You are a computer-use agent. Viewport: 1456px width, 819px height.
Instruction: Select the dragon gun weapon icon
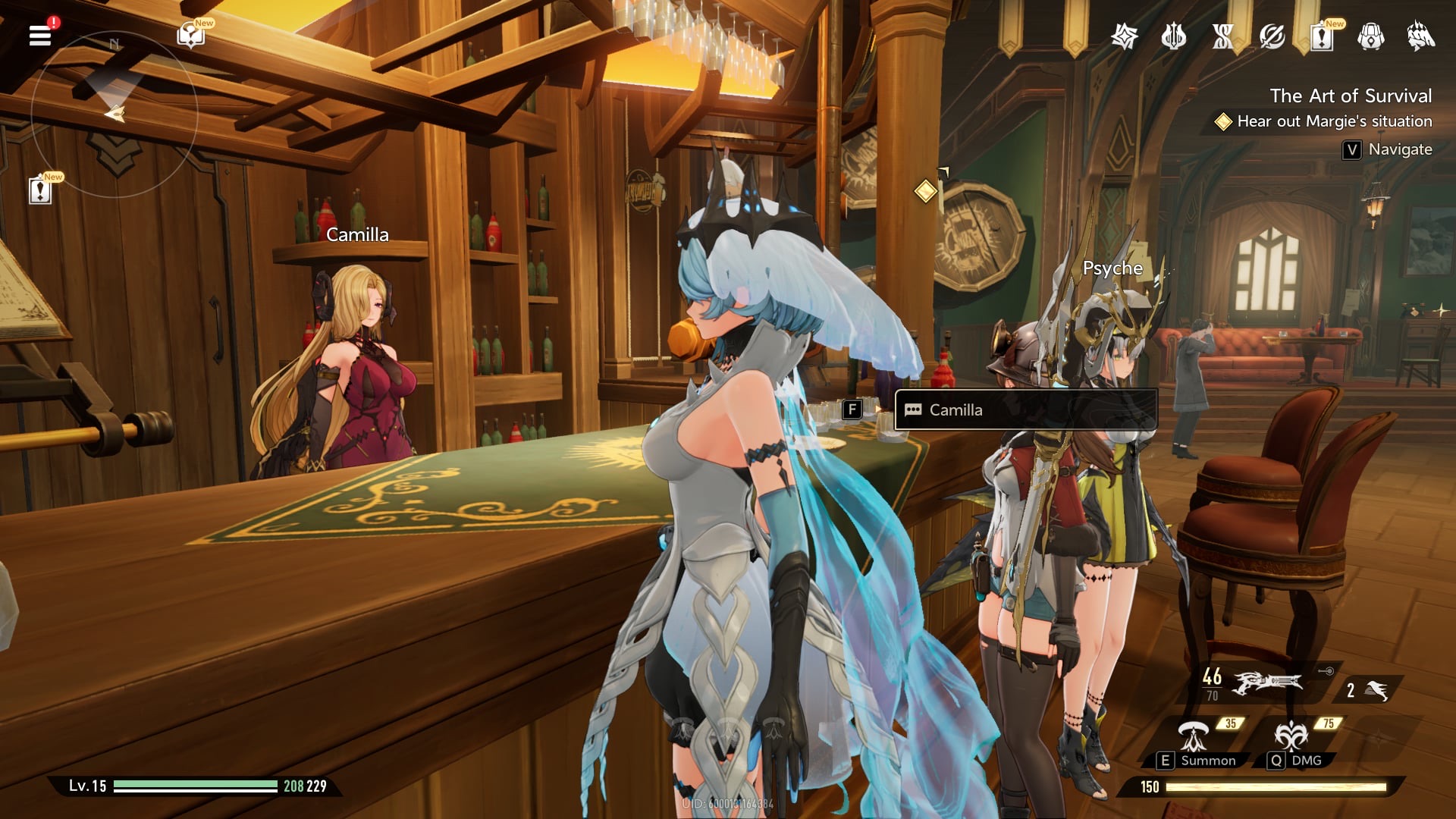1268,683
